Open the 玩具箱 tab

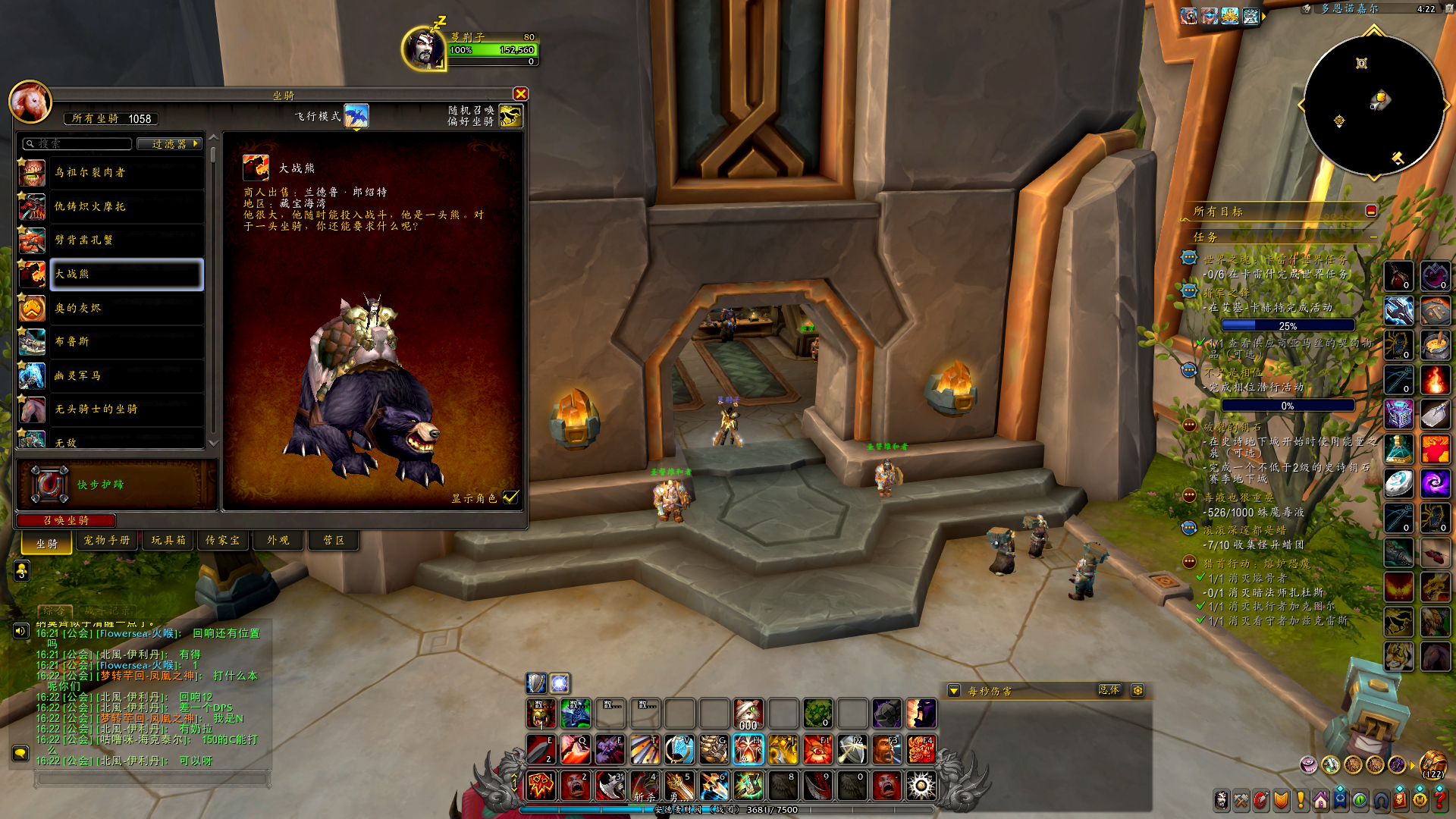click(168, 541)
